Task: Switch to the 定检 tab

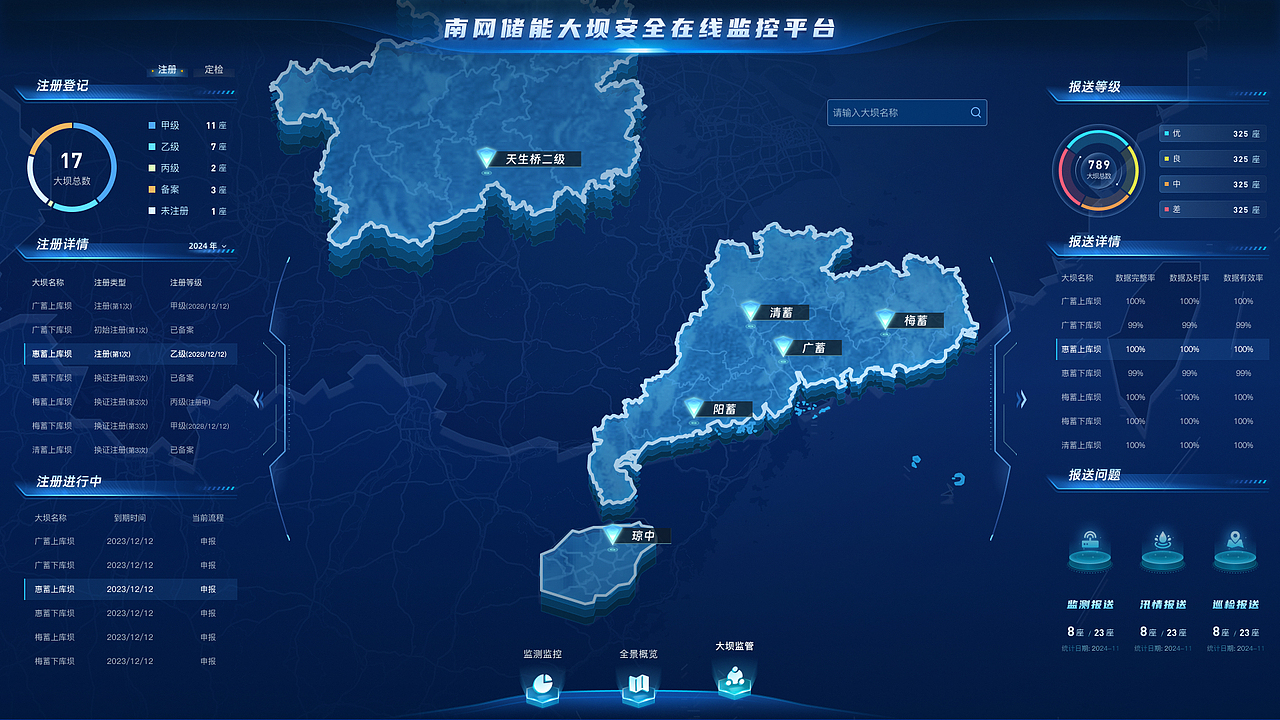Action: pos(216,70)
